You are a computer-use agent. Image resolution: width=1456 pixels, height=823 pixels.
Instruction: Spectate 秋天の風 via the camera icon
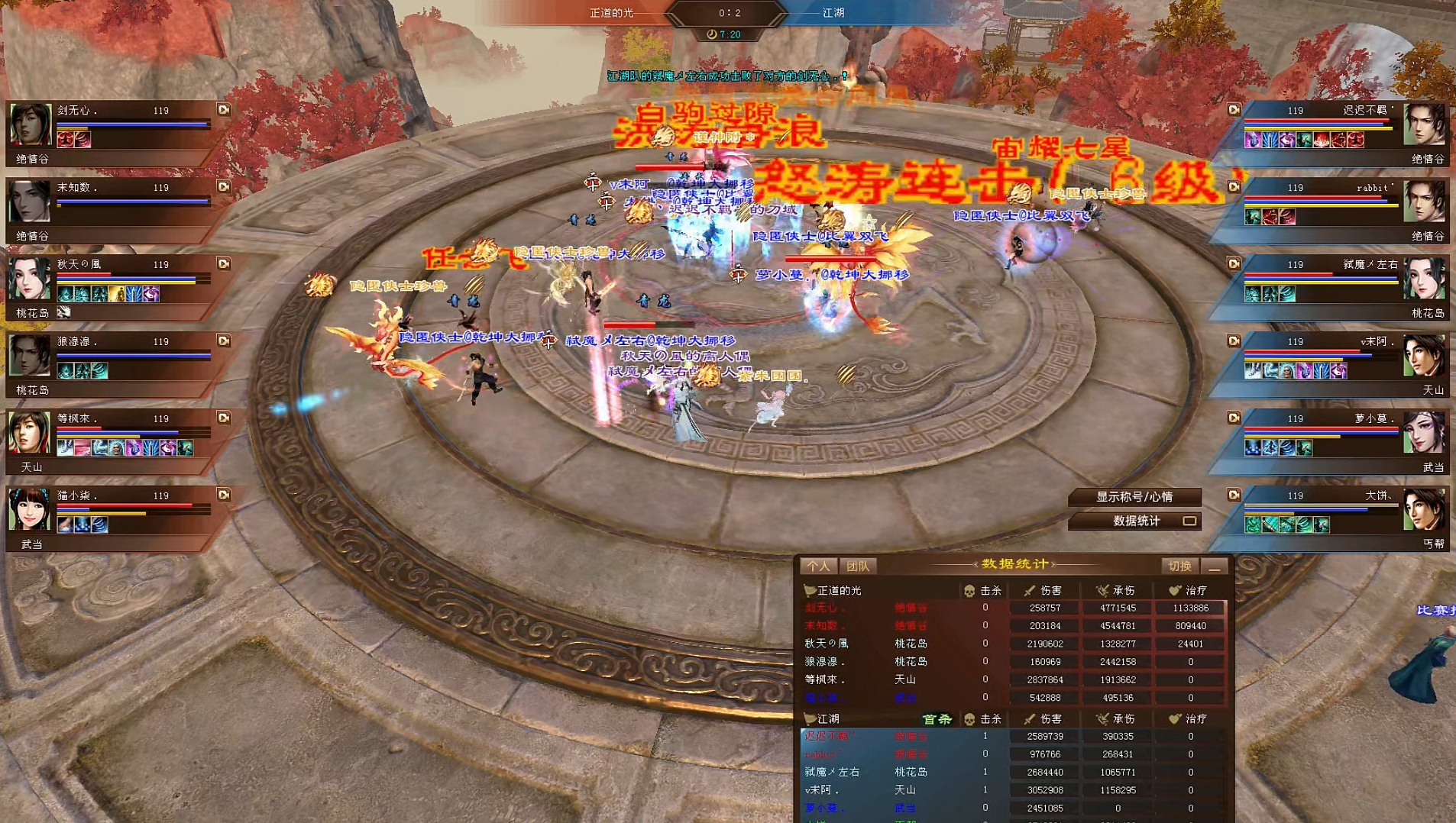223,264
